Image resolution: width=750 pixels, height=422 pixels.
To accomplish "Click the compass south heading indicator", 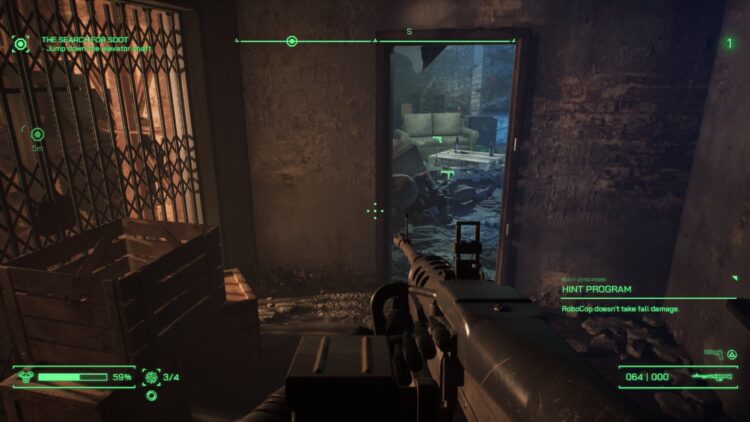I will (x=409, y=32).
